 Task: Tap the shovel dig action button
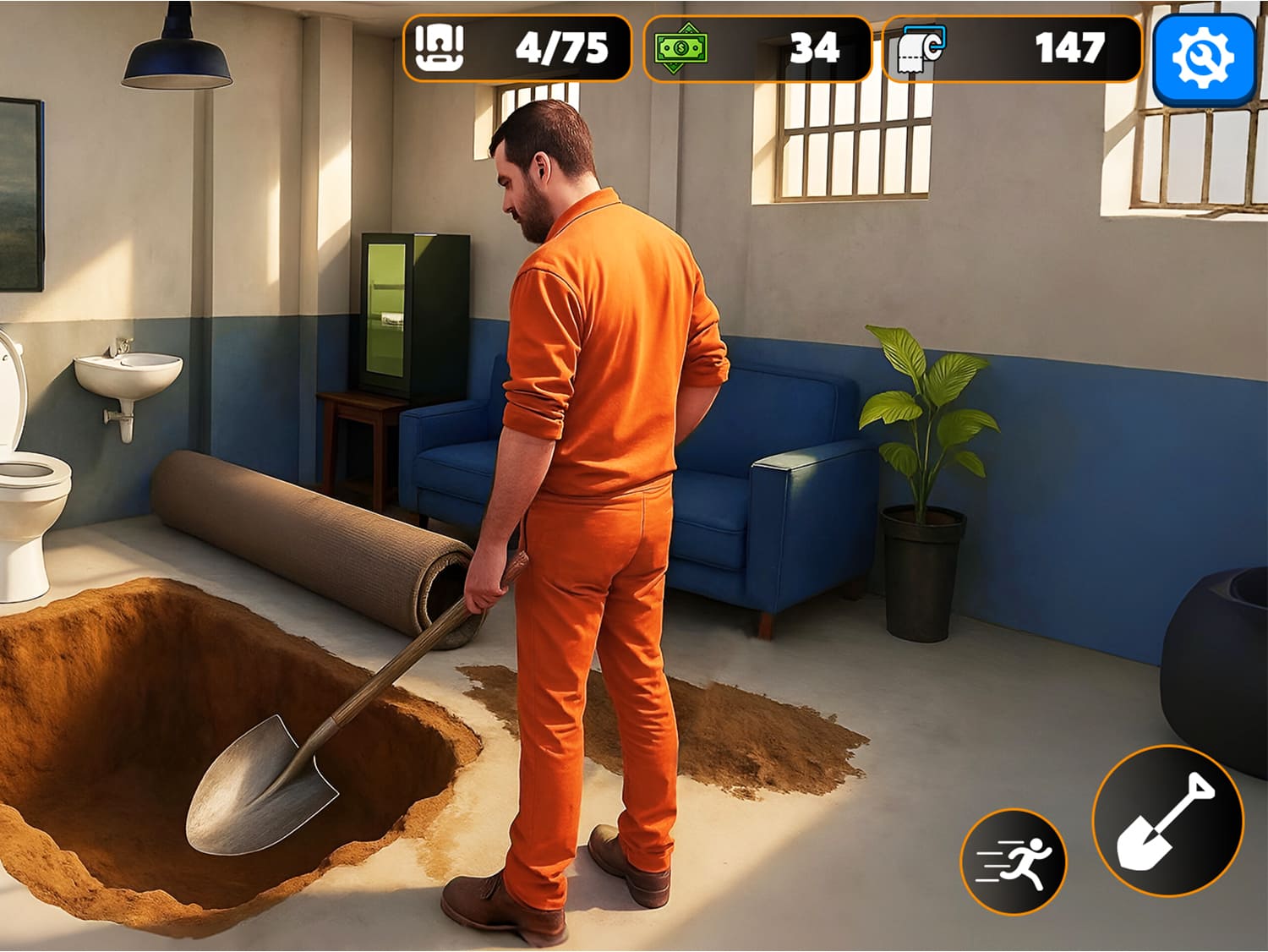click(1167, 821)
